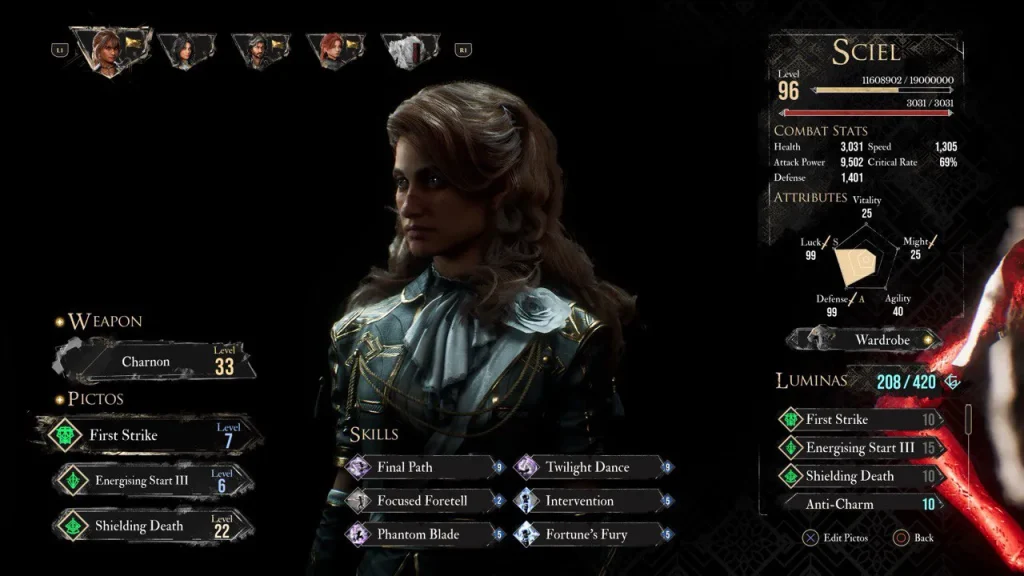Viewport: 1024px width, 576px height.
Task: Switch to the bearded man's portrait
Action: tap(260, 50)
